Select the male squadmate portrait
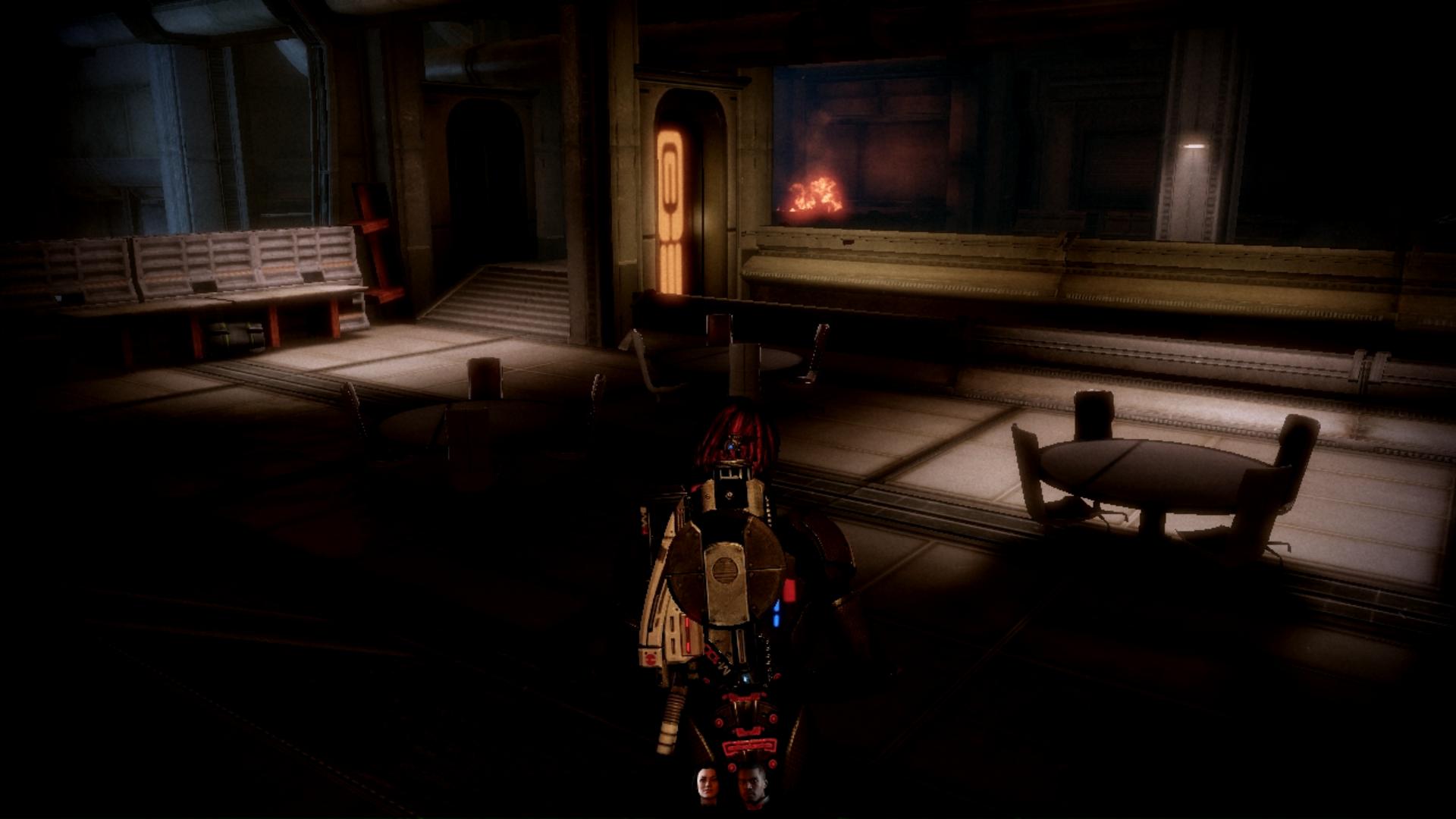Image resolution: width=1456 pixels, height=819 pixels. point(752,786)
